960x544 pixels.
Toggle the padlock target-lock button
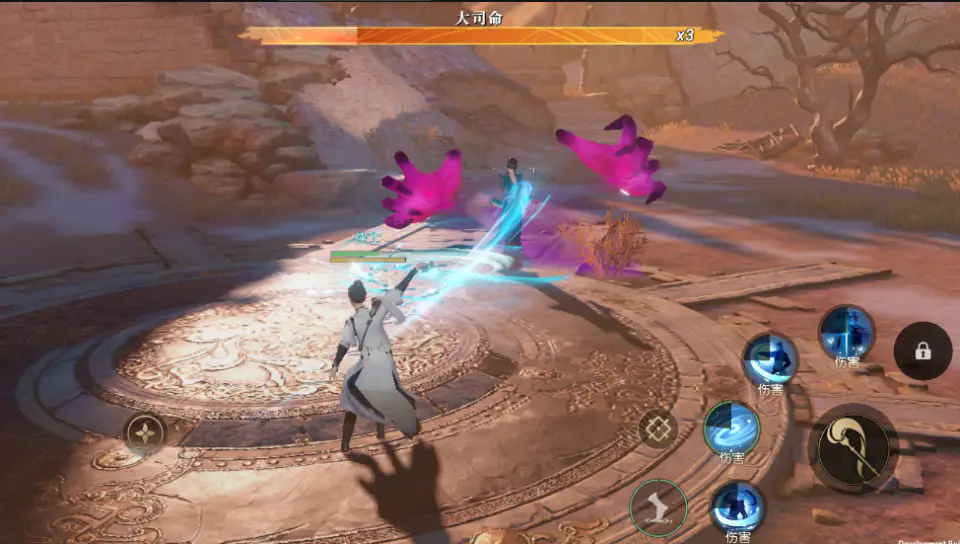click(x=922, y=351)
